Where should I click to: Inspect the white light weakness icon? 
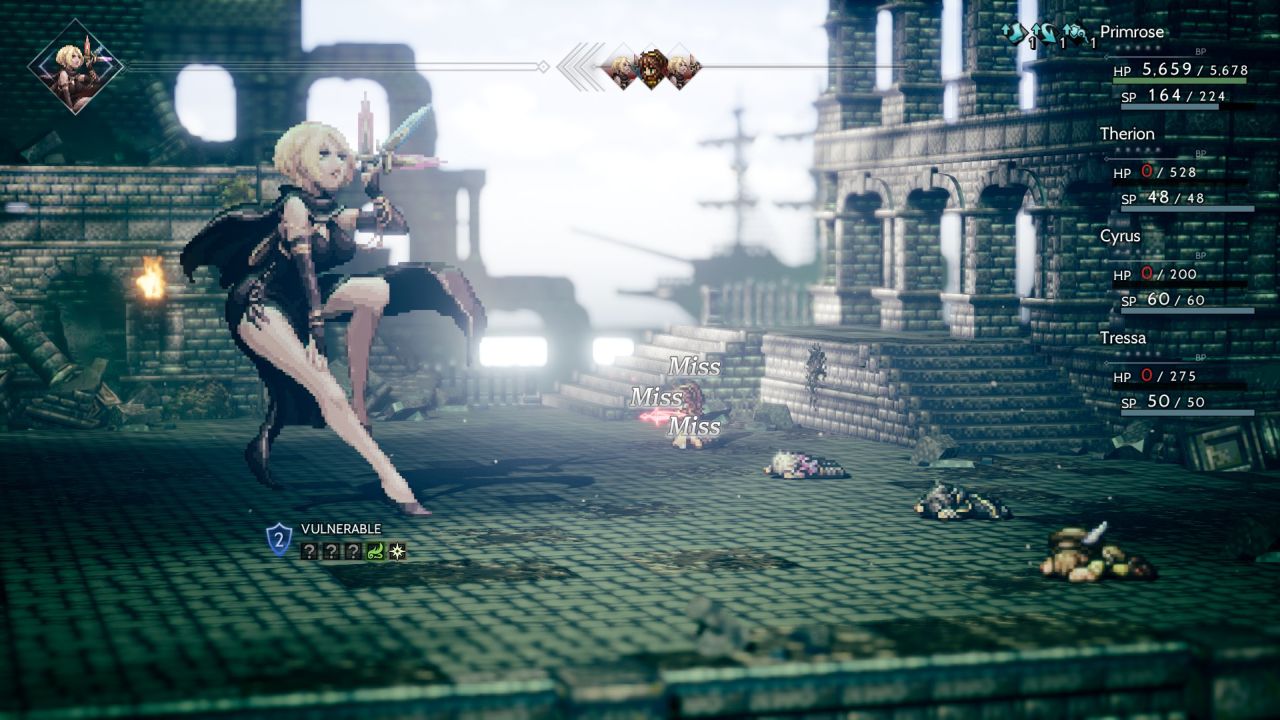pyautogui.click(x=397, y=551)
